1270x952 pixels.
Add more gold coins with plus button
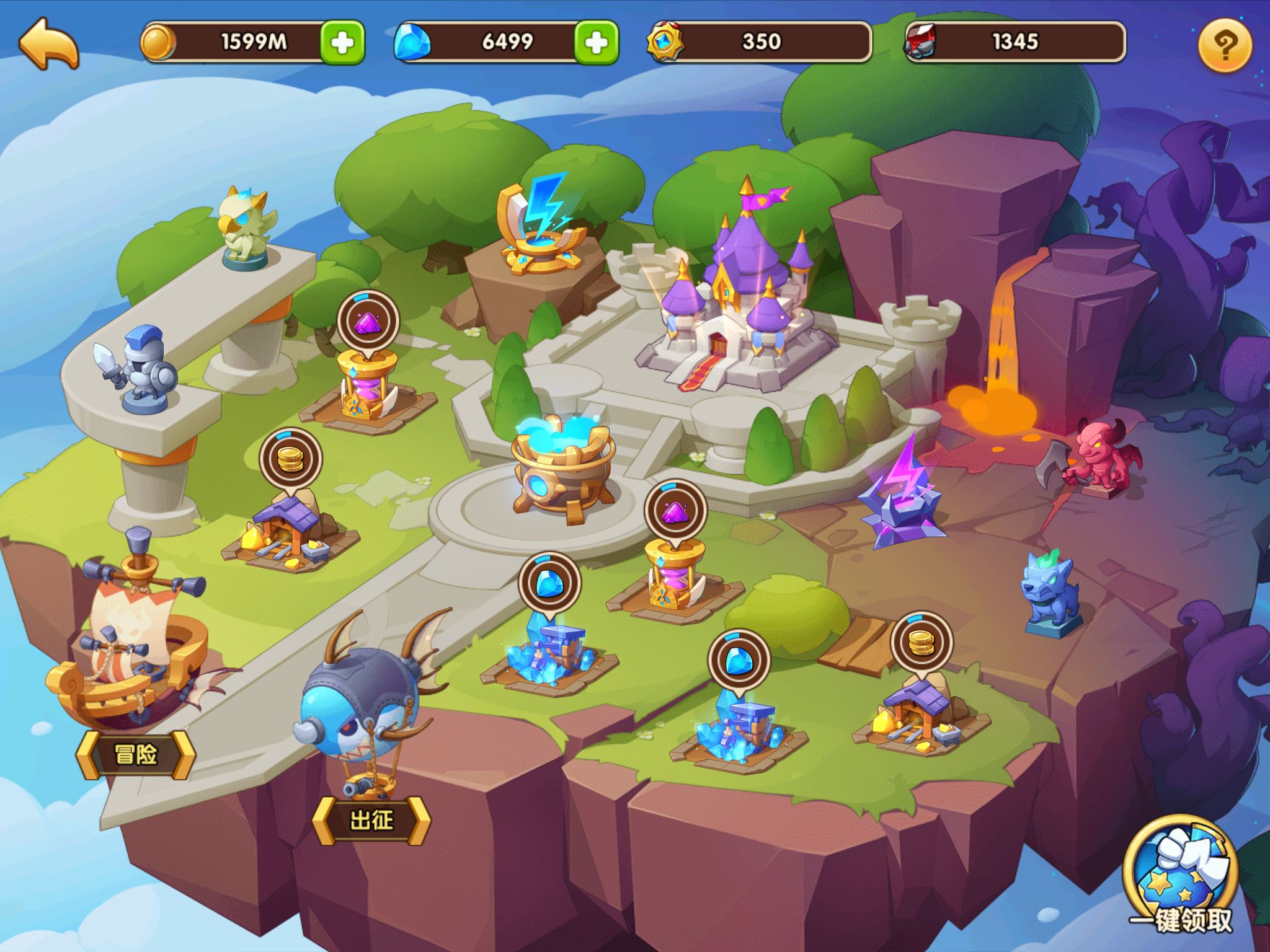(342, 42)
